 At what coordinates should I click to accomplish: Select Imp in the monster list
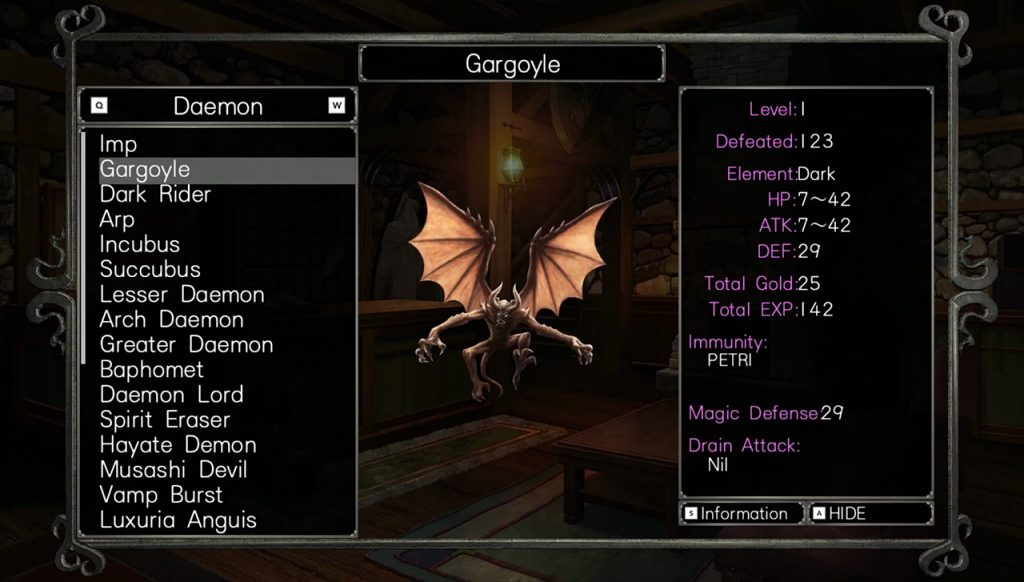[119, 145]
